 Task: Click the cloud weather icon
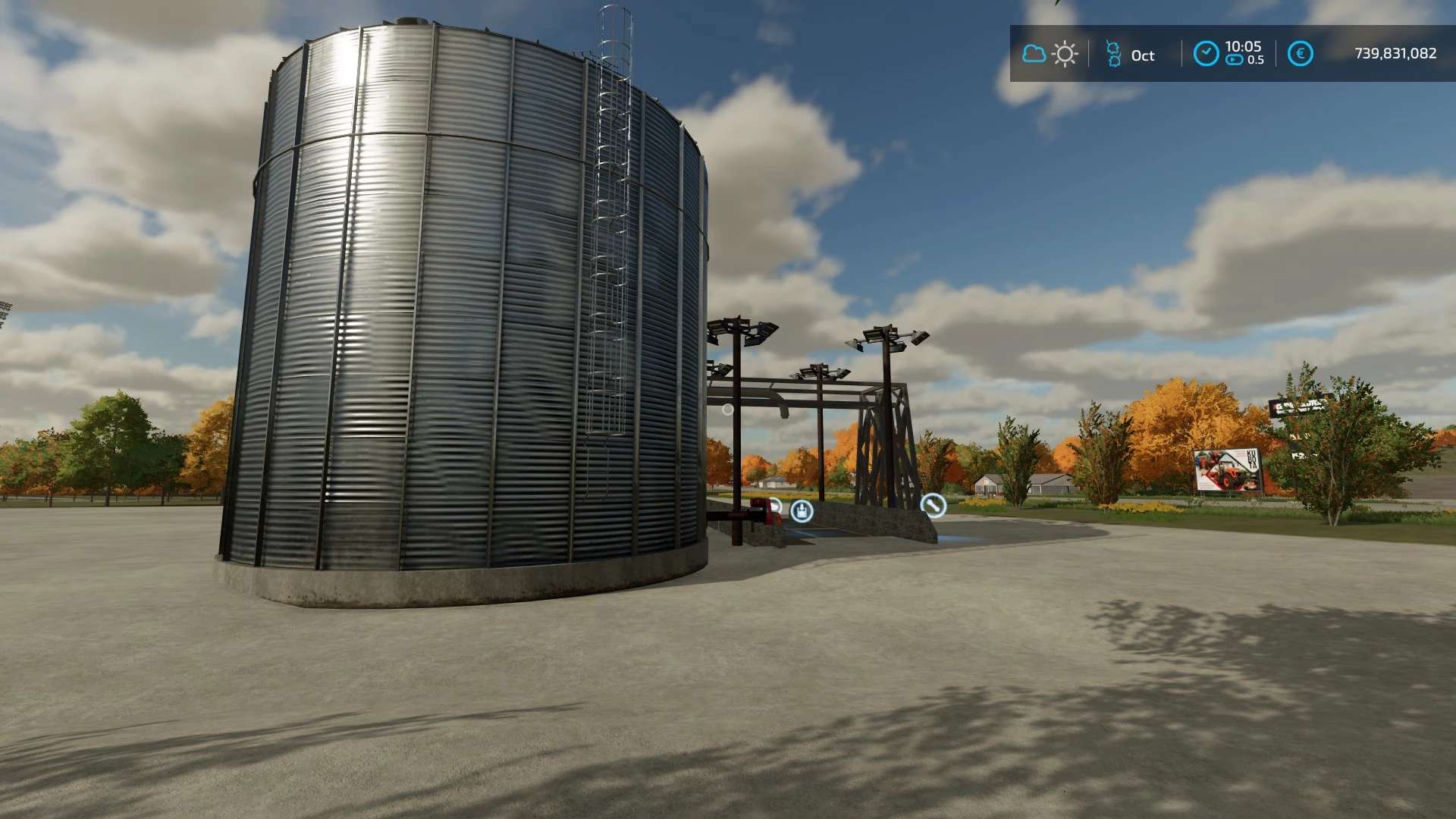click(x=1034, y=54)
